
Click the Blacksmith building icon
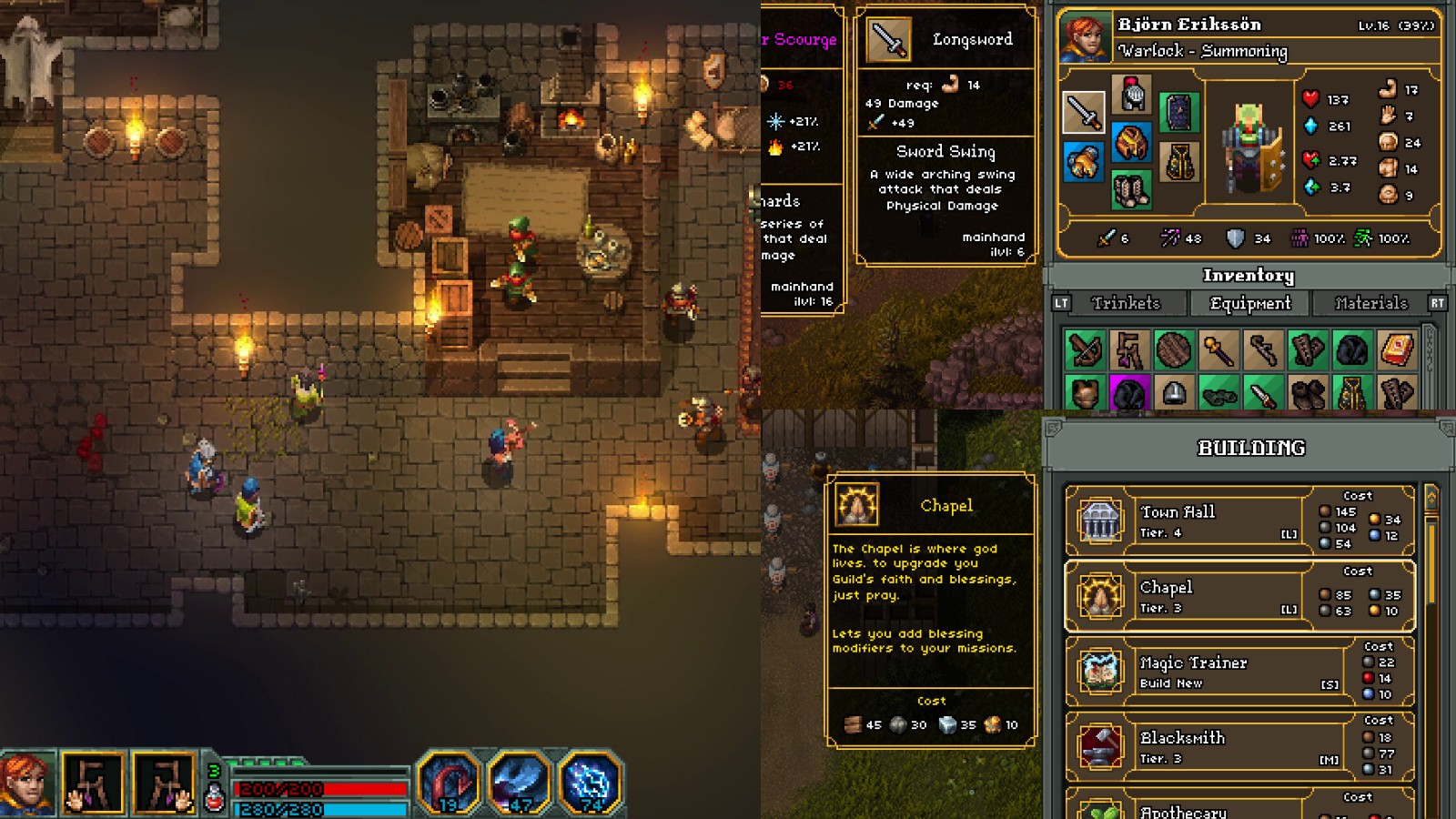pyautogui.click(x=1100, y=746)
